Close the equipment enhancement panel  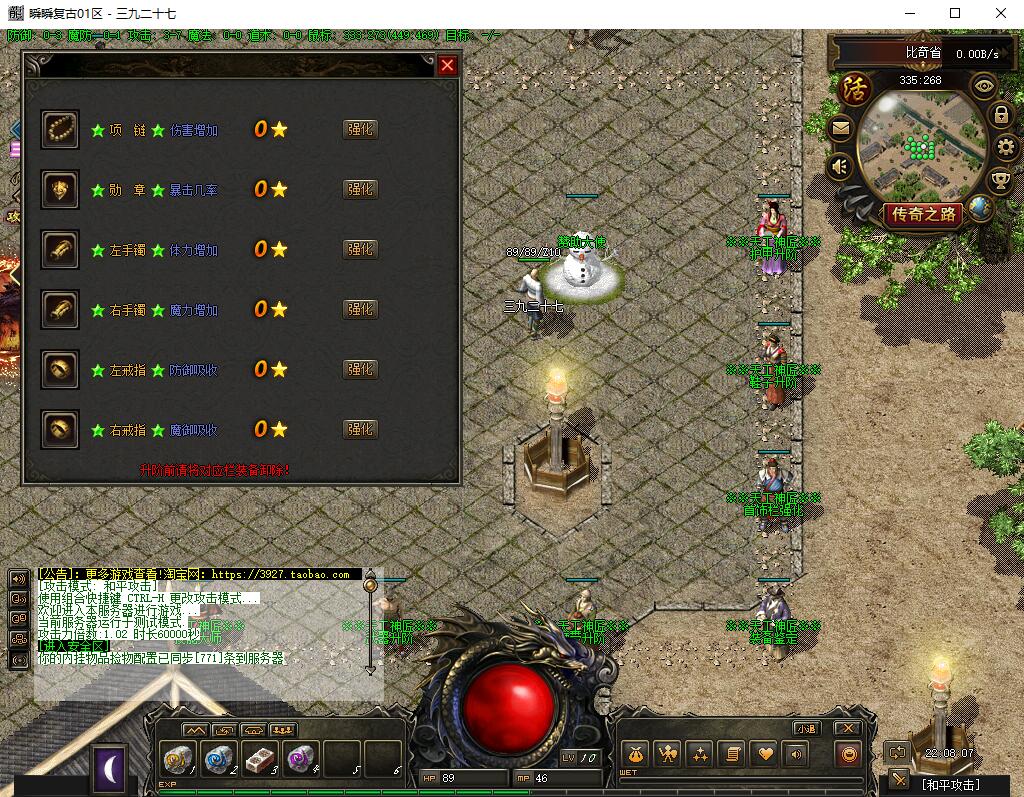447,65
